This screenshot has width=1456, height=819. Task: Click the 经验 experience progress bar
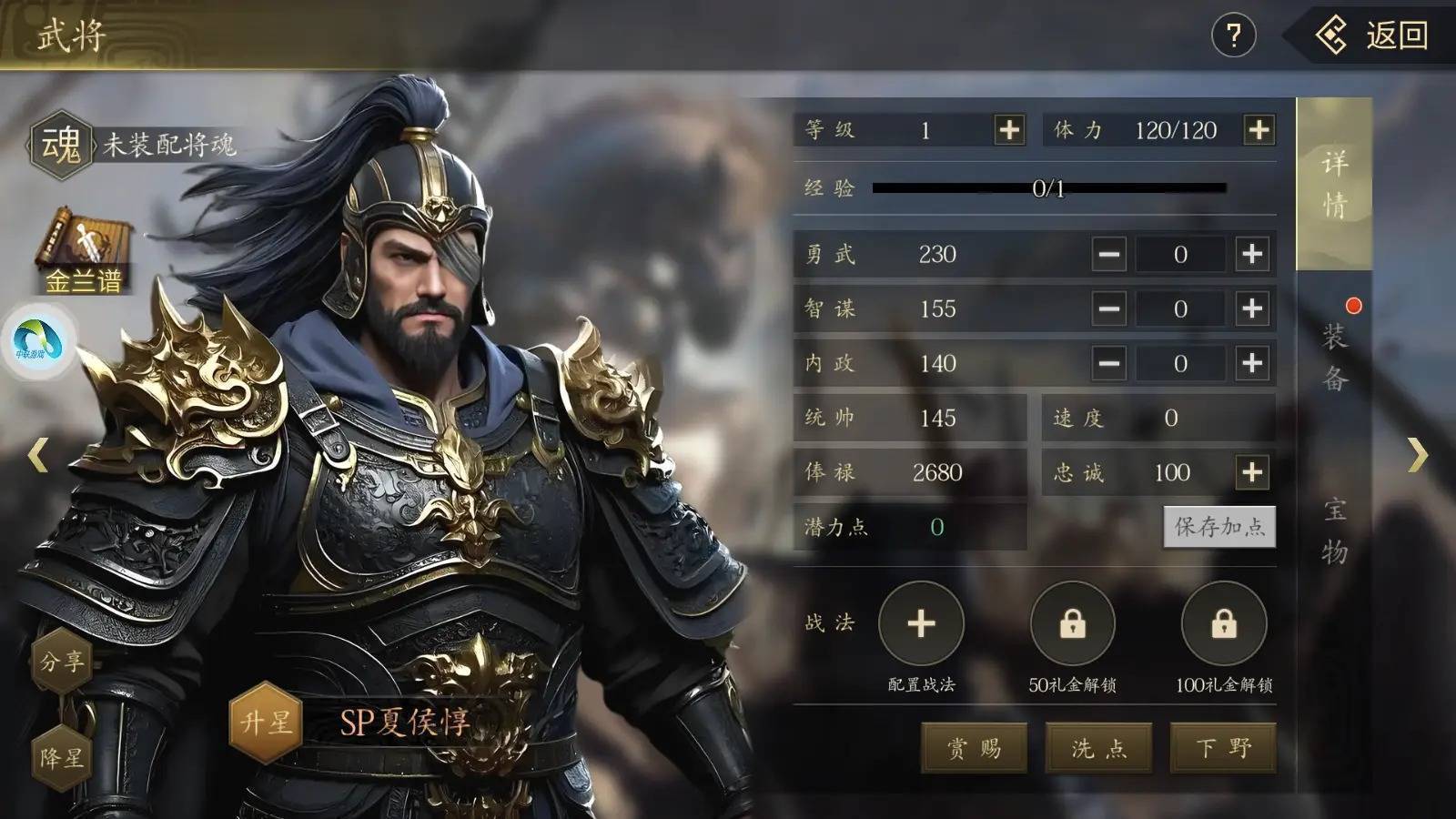point(1046,191)
